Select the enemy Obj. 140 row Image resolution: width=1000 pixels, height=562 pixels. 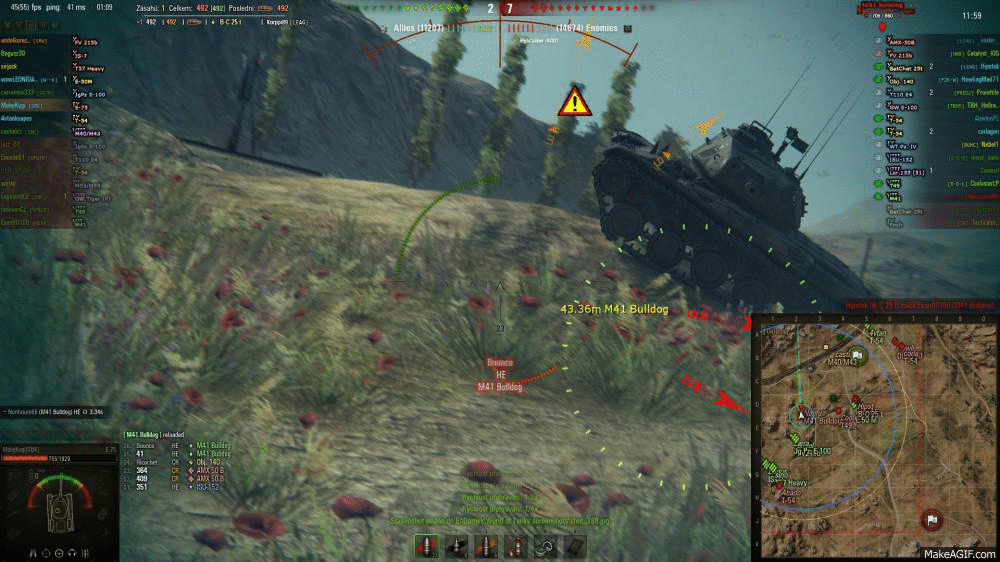click(930, 79)
